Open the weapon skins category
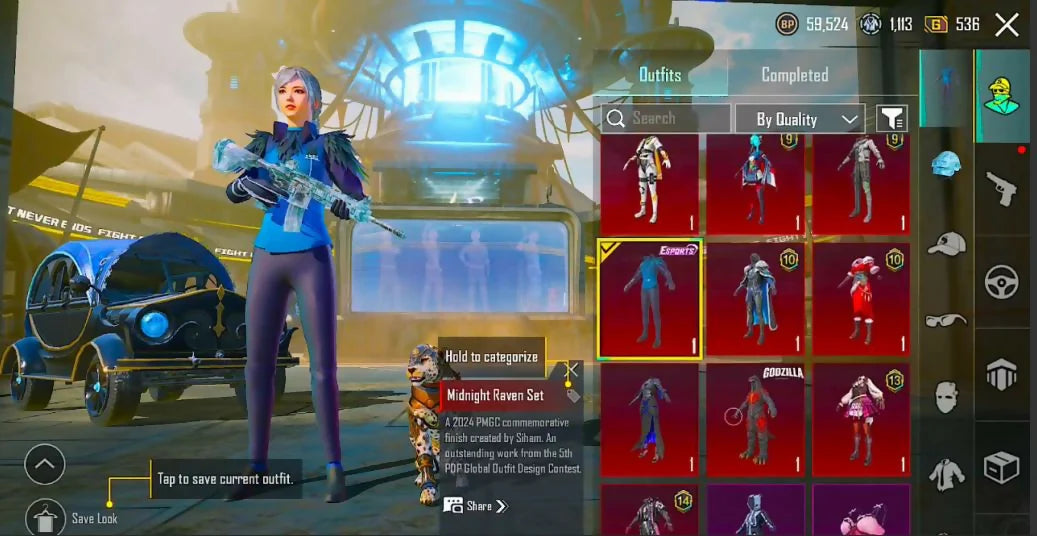 [x=1002, y=186]
